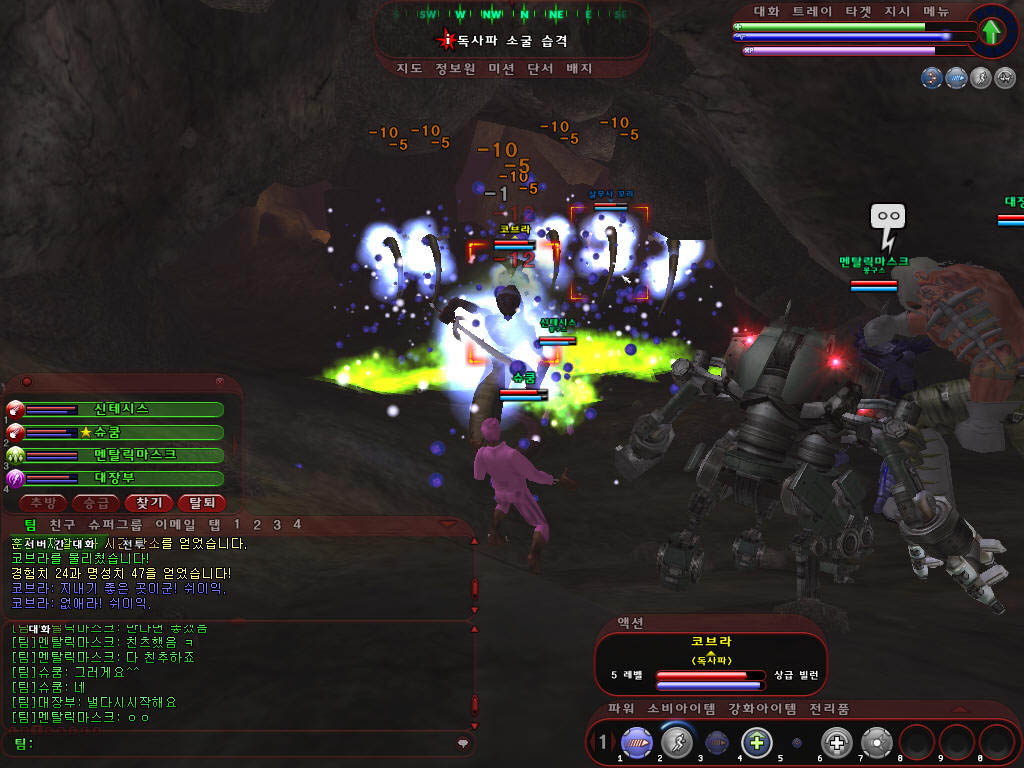Open the 정보원 contacts window
Image resolution: width=1024 pixels, height=768 pixels.
click(x=455, y=69)
